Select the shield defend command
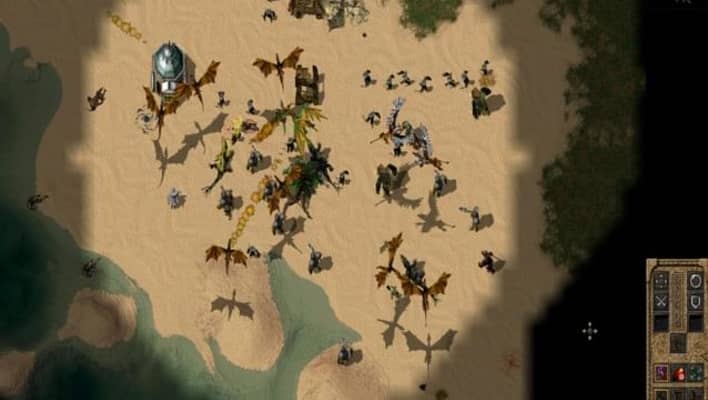Image resolution: width=708 pixels, height=400 pixels. [x=694, y=301]
